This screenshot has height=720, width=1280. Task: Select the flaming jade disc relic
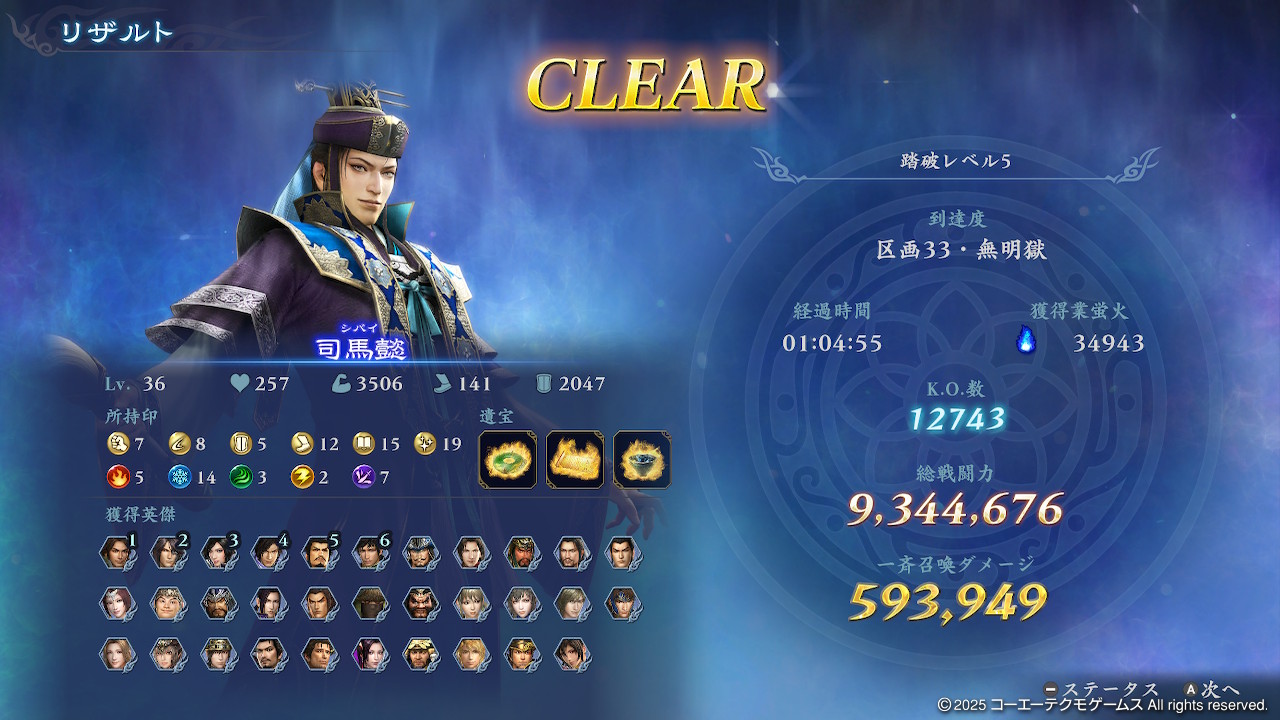pyautogui.click(x=507, y=460)
